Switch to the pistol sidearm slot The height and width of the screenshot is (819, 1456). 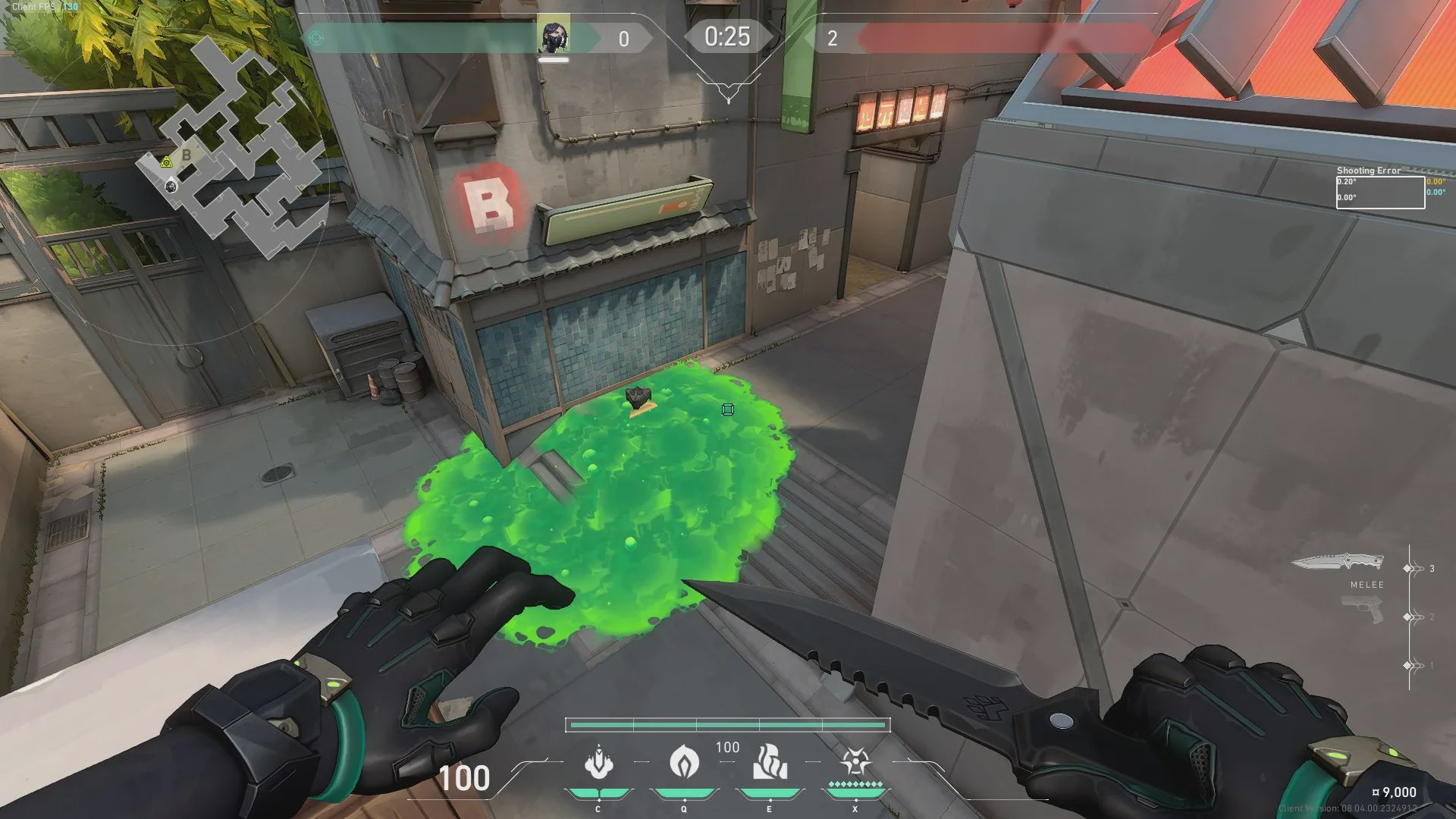[x=1362, y=610]
